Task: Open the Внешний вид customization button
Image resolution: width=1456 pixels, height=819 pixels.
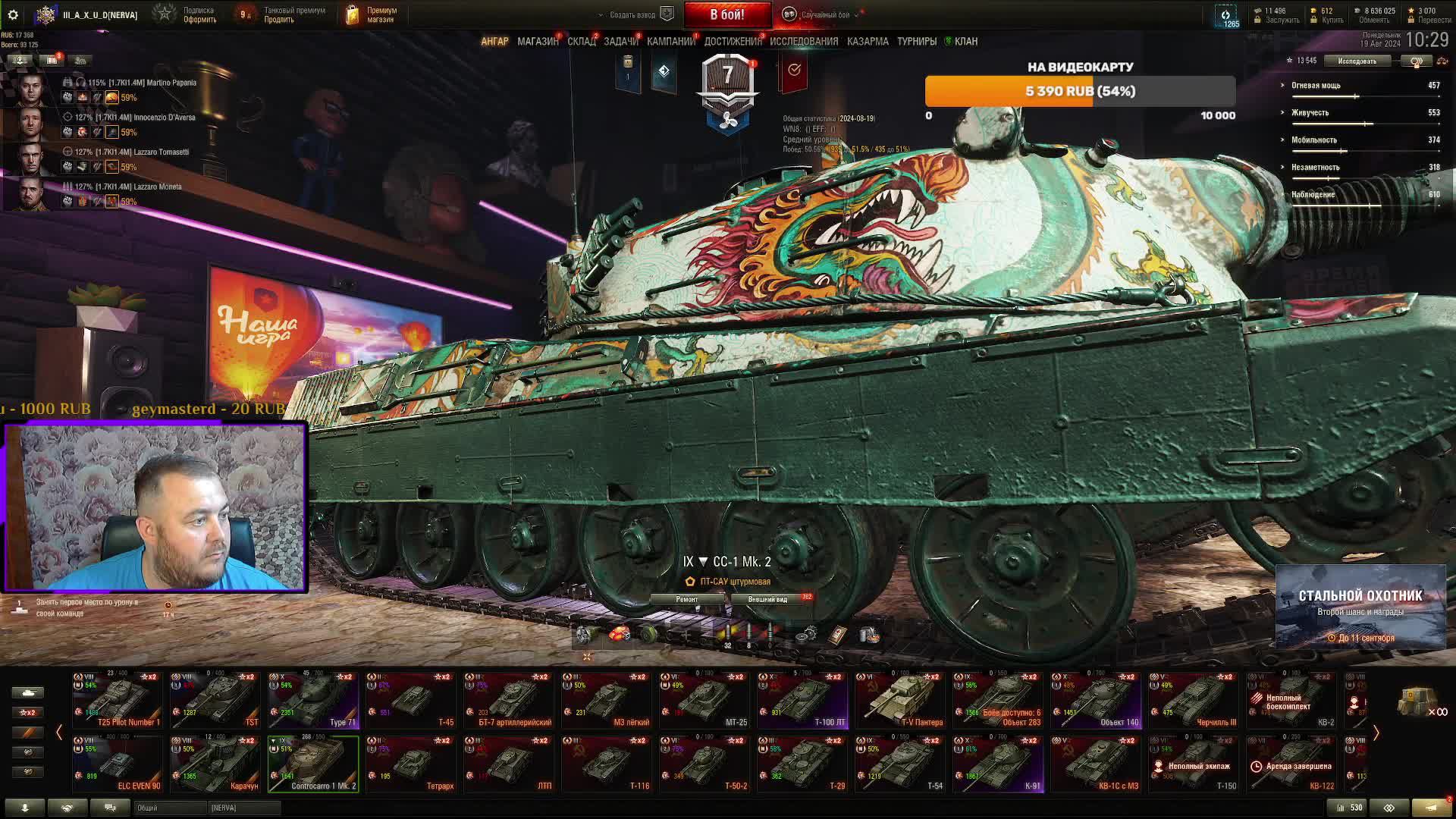Action: click(767, 599)
